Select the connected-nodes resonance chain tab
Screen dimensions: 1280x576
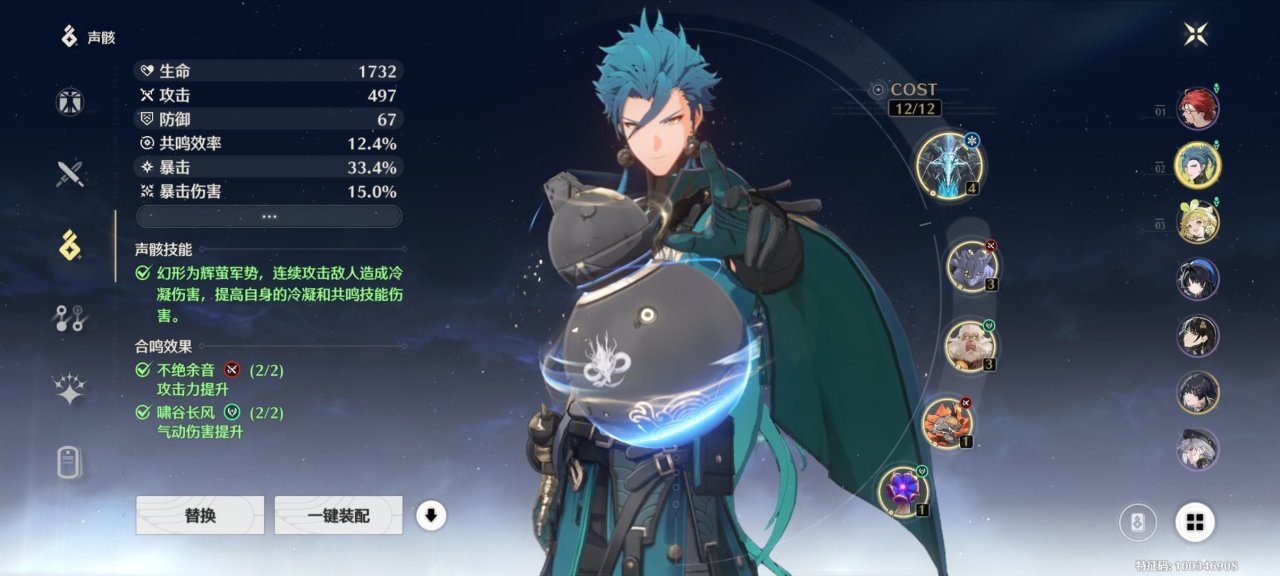click(x=70, y=319)
